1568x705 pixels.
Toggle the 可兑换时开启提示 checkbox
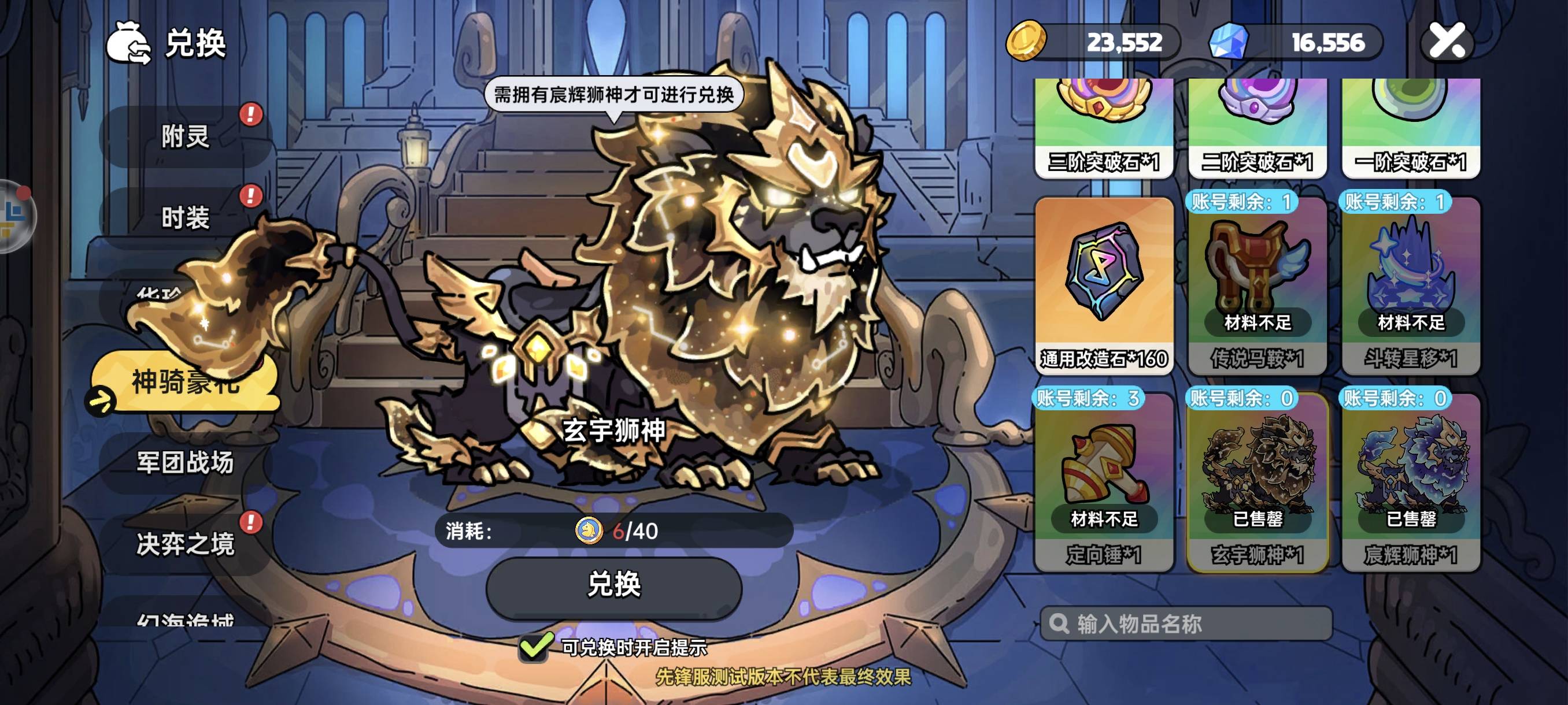534,647
